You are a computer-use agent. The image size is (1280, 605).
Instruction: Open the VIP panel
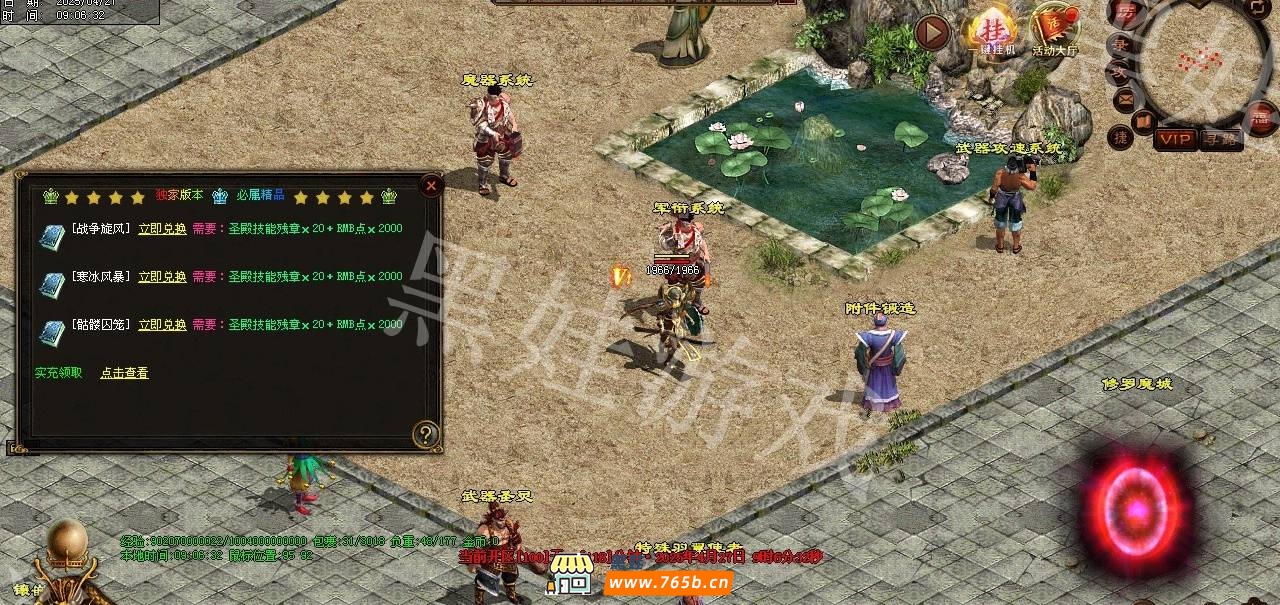point(1175,140)
